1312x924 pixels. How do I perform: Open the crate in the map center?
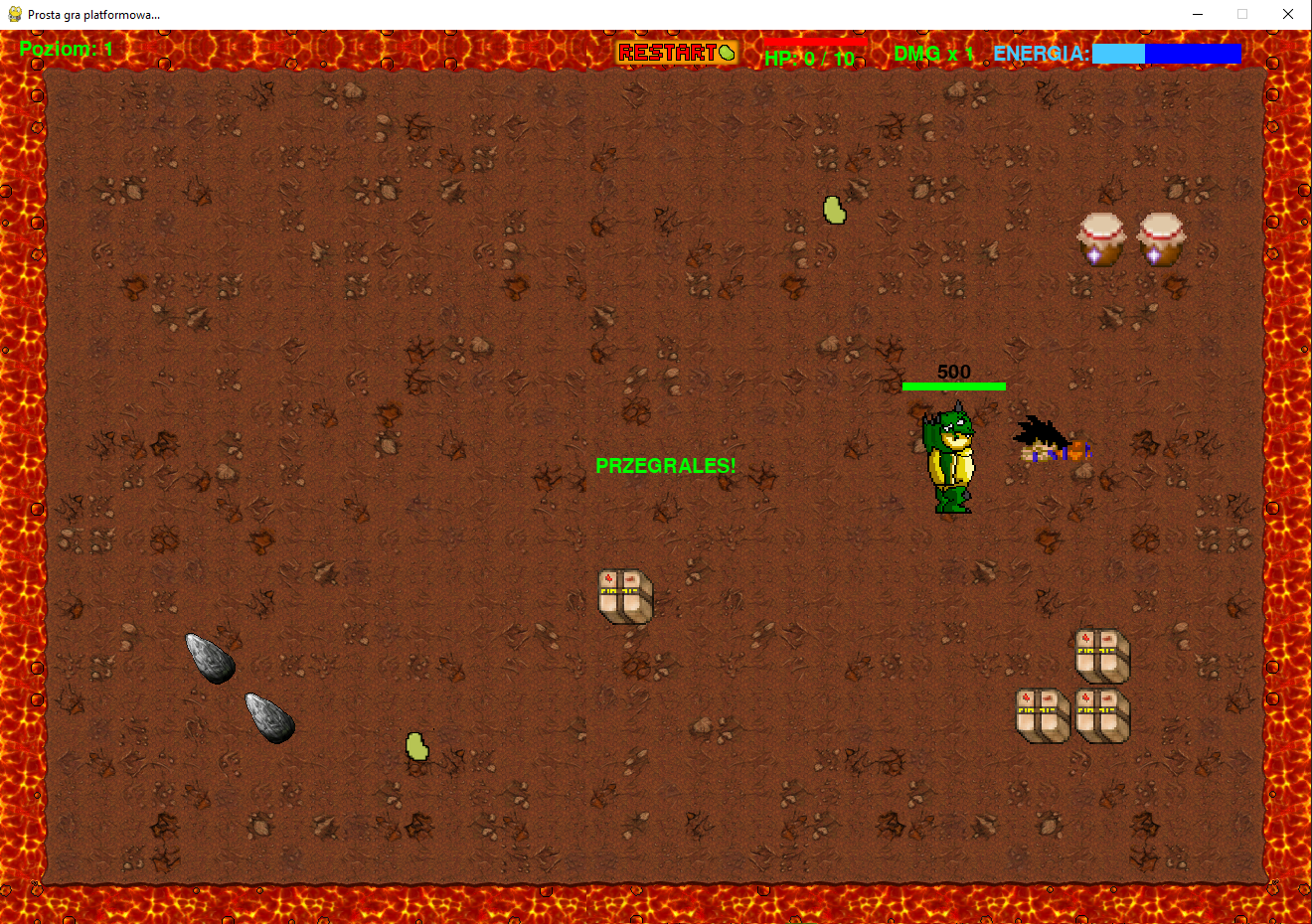[x=624, y=596]
